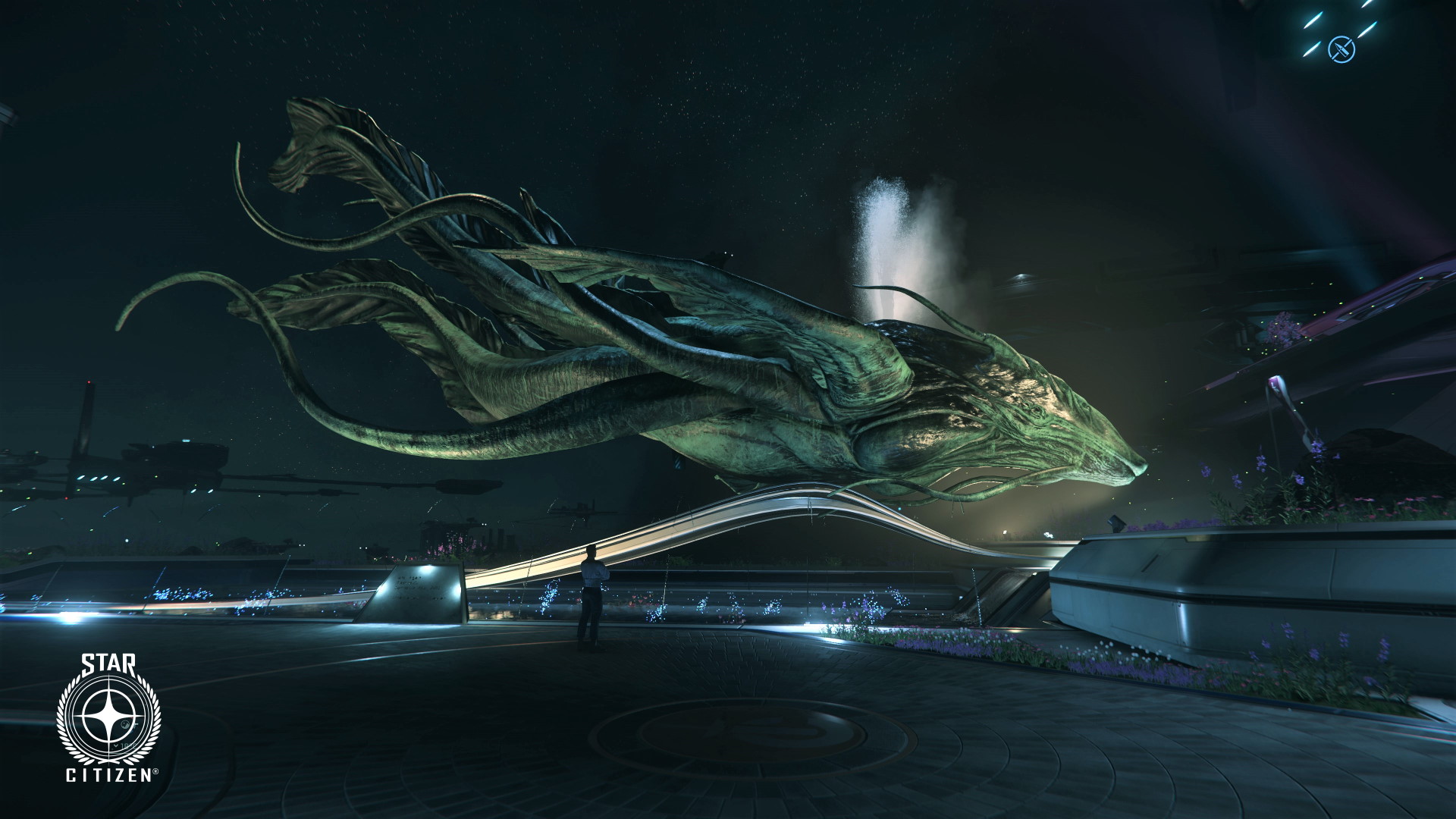Click the Star Citizen logo watermark
The image size is (1456, 819).
[110, 717]
